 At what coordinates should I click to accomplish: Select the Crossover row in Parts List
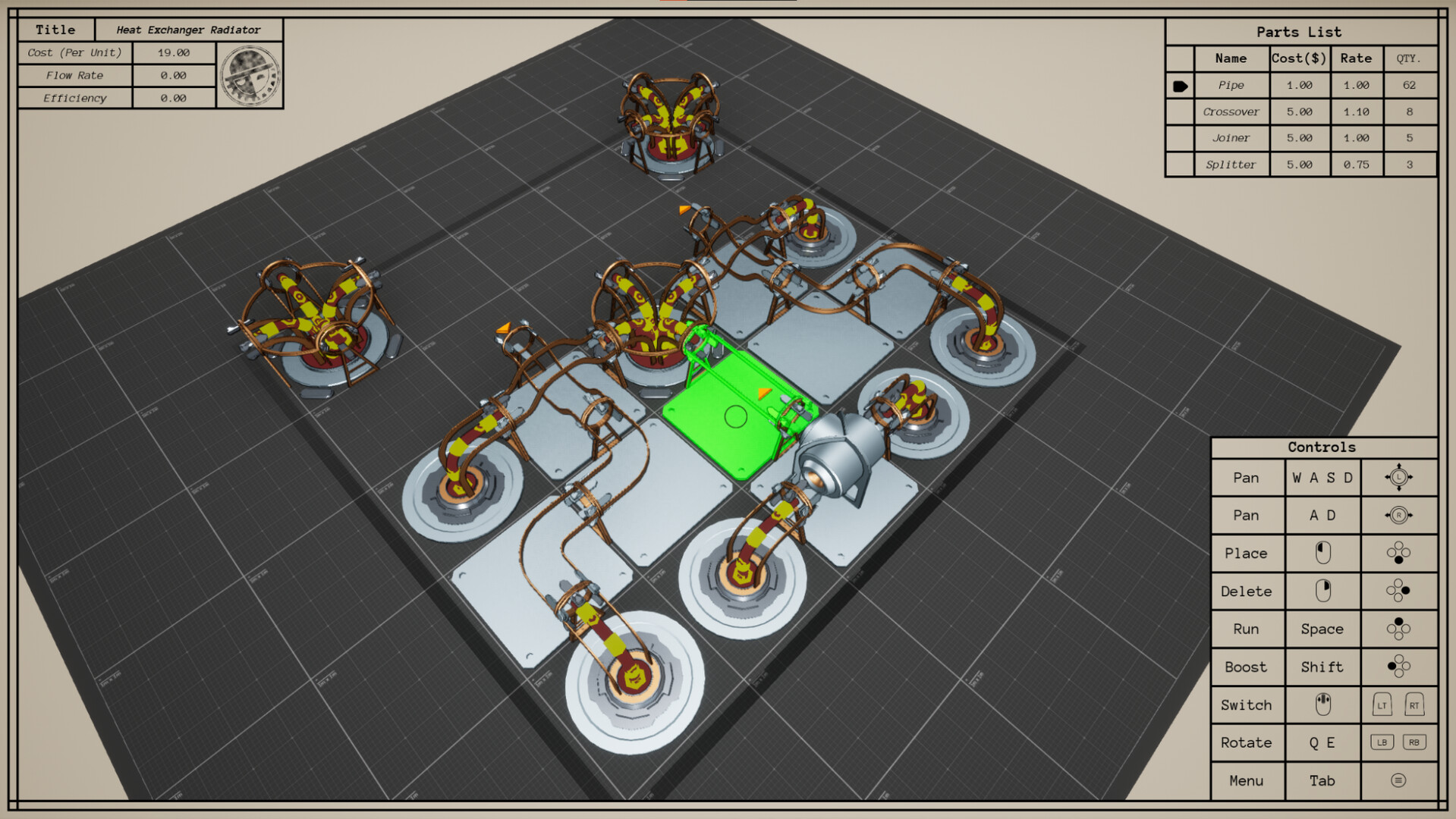point(1231,111)
